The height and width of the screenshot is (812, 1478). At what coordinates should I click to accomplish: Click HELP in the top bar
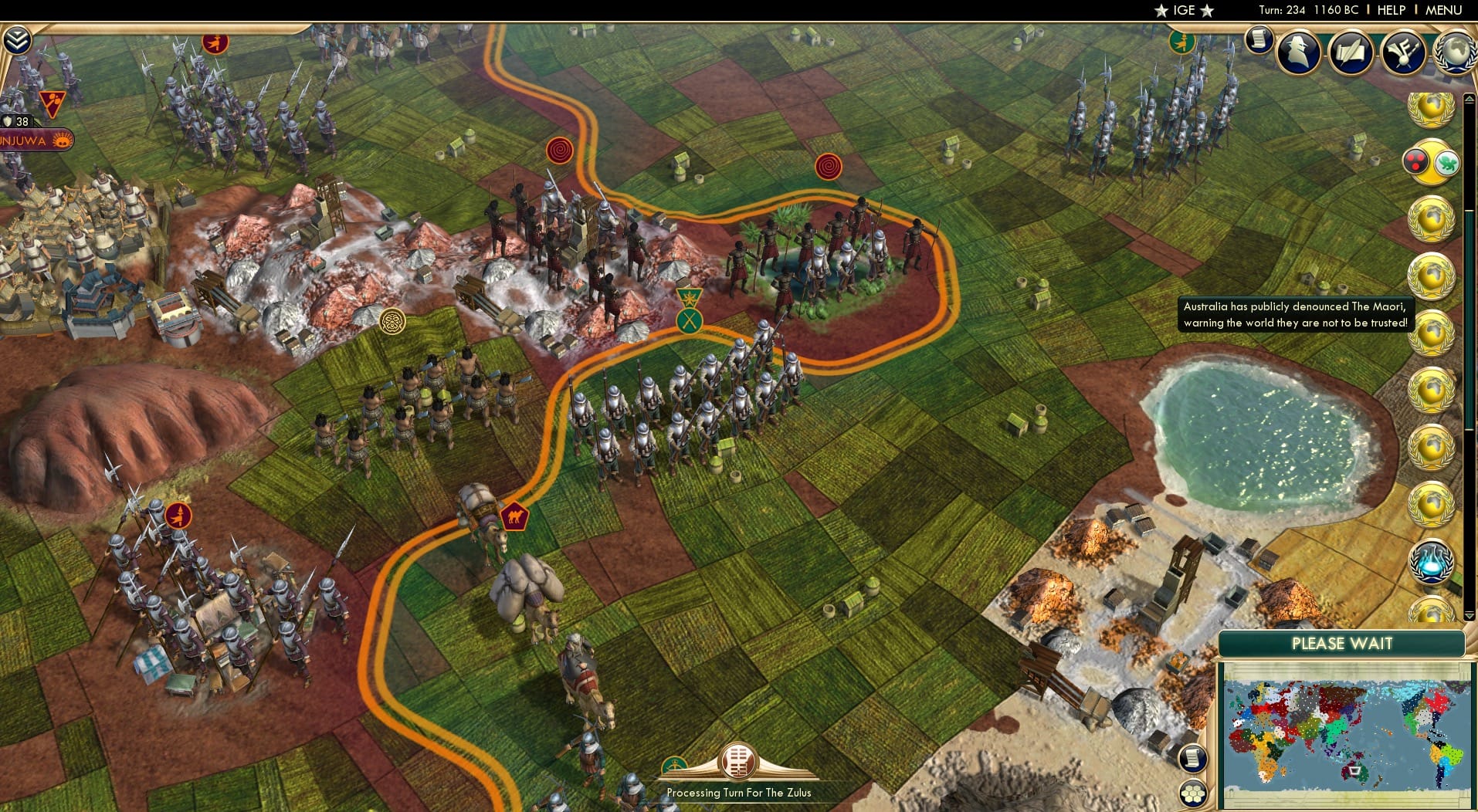[x=1392, y=10]
